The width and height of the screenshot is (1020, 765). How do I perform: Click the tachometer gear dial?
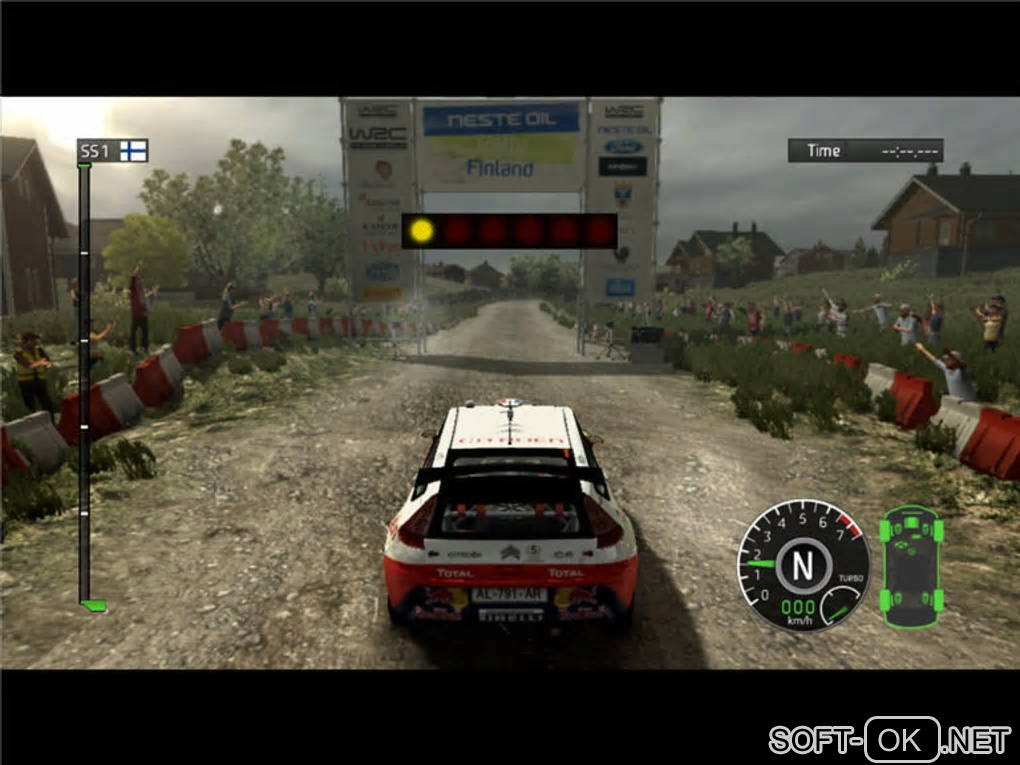[802, 565]
